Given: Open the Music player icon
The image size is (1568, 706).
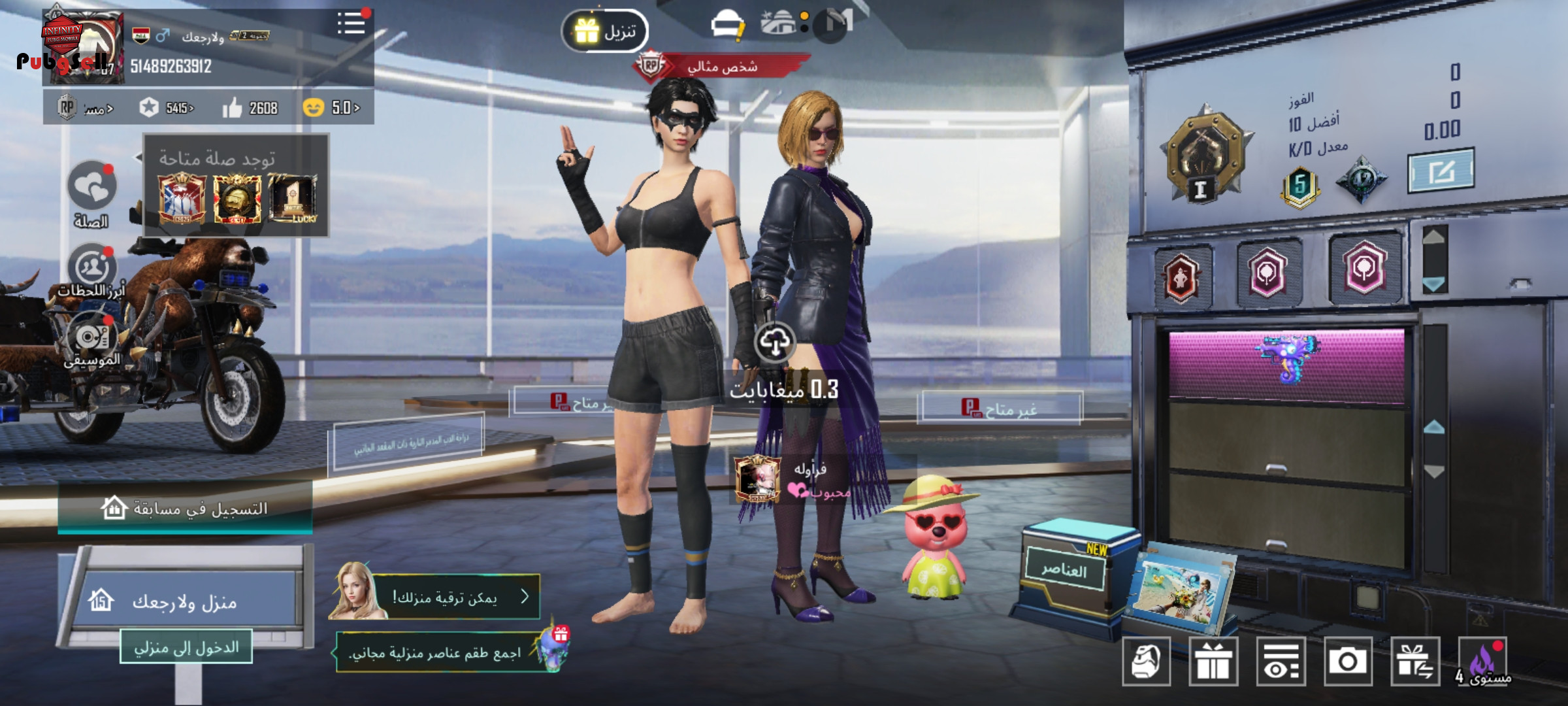Looking at the screenshot, I should tap(92, 338).
